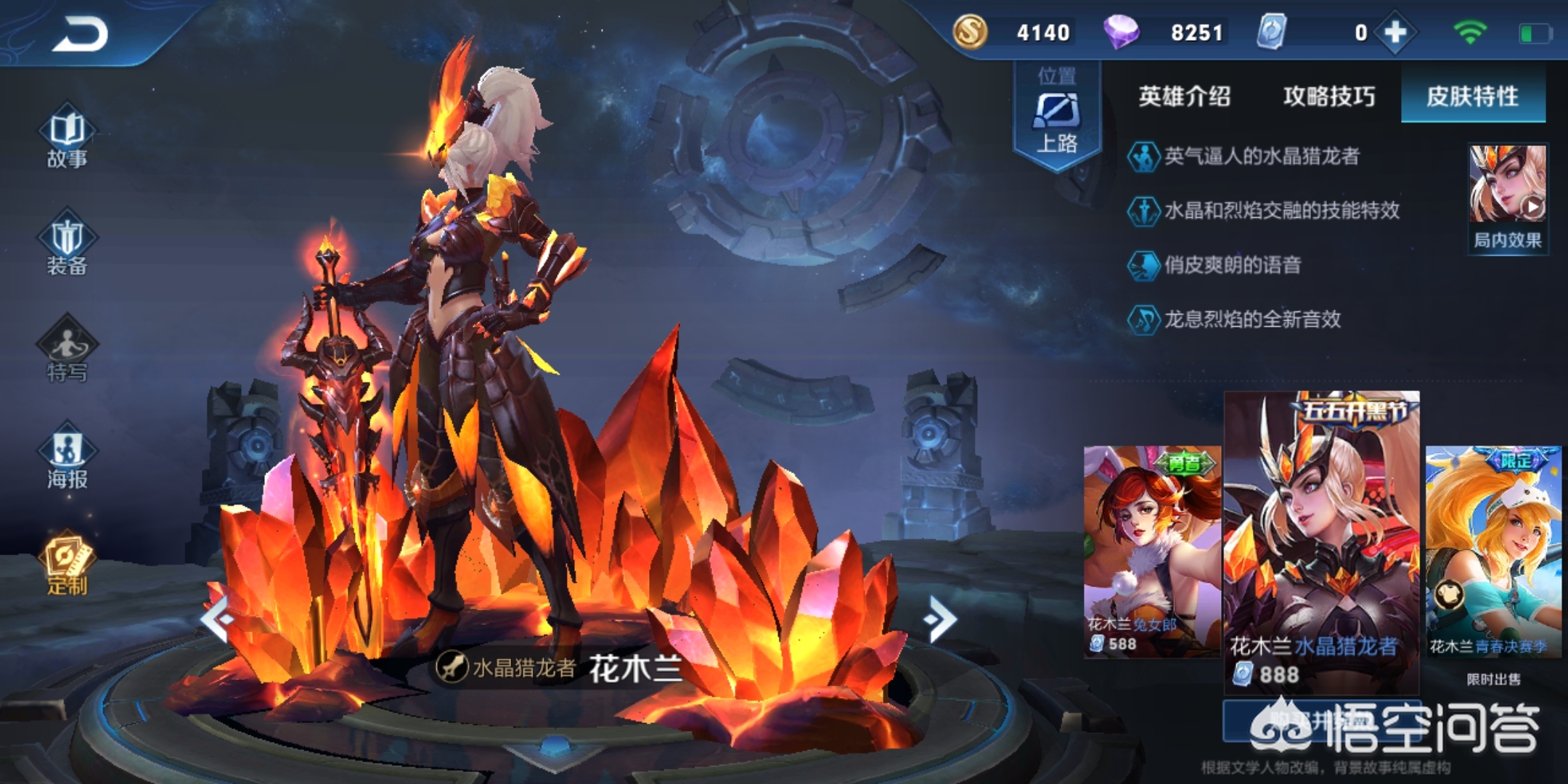
Task: Play the 局内效果 in-game effect preview
Action: pos(1508,197)
